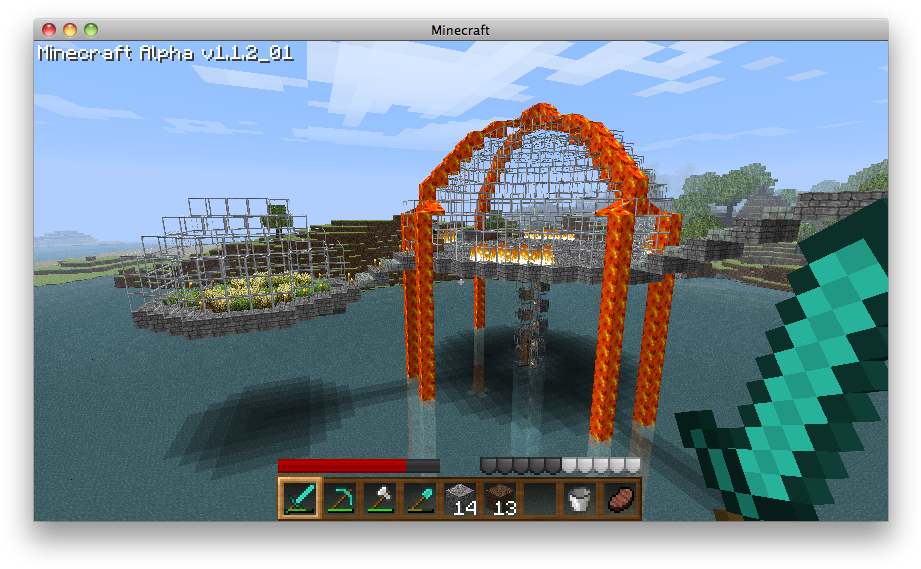This screenshot has width=921, height=569.
Task: Pick the diamond shovel hotbar slot
Action: [419, 497]
